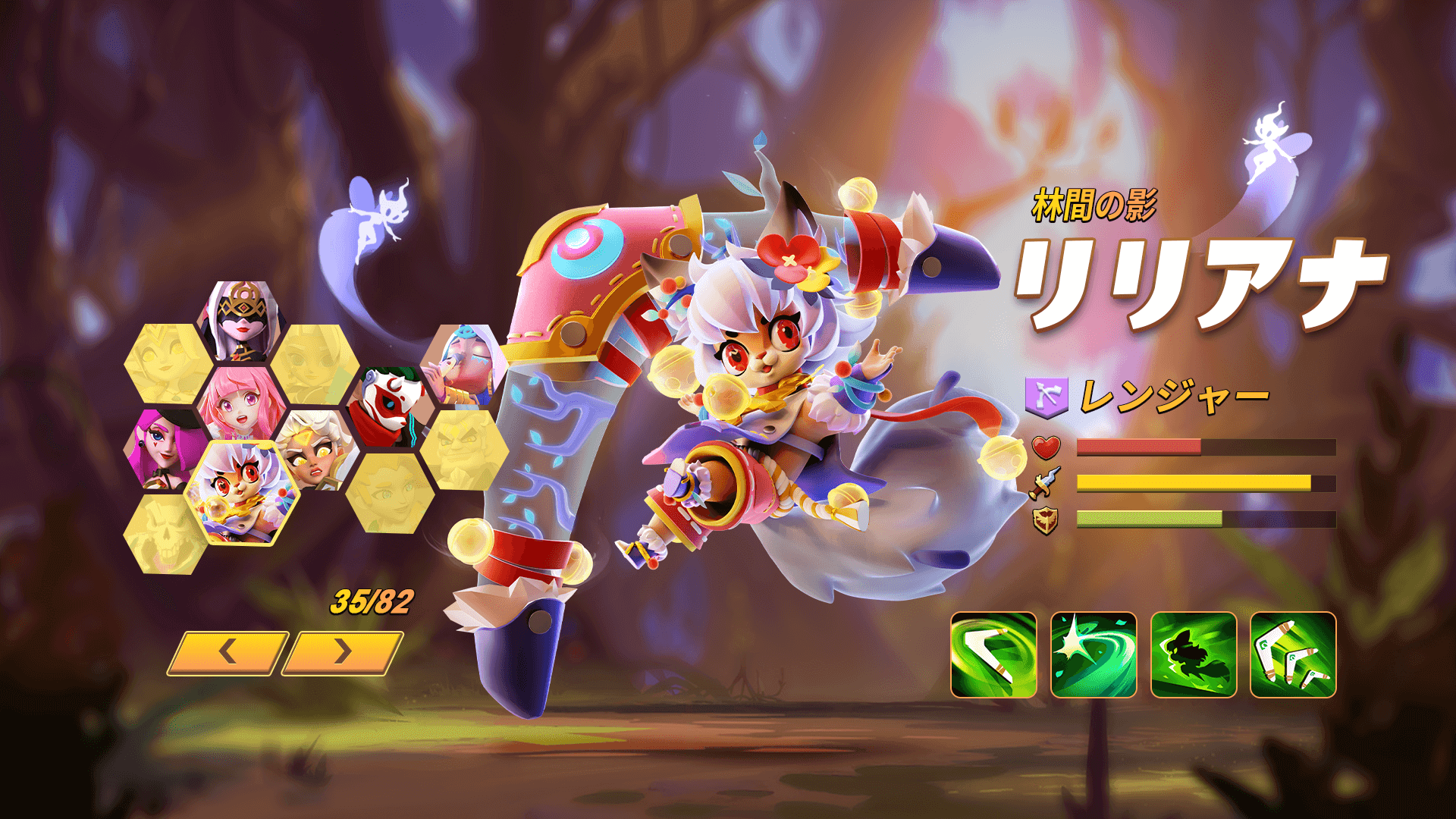The height and width of the screenshot is (819, 1456).
Task: Advance to the next hero with right arrow
Action: click(x=343, y=652)
